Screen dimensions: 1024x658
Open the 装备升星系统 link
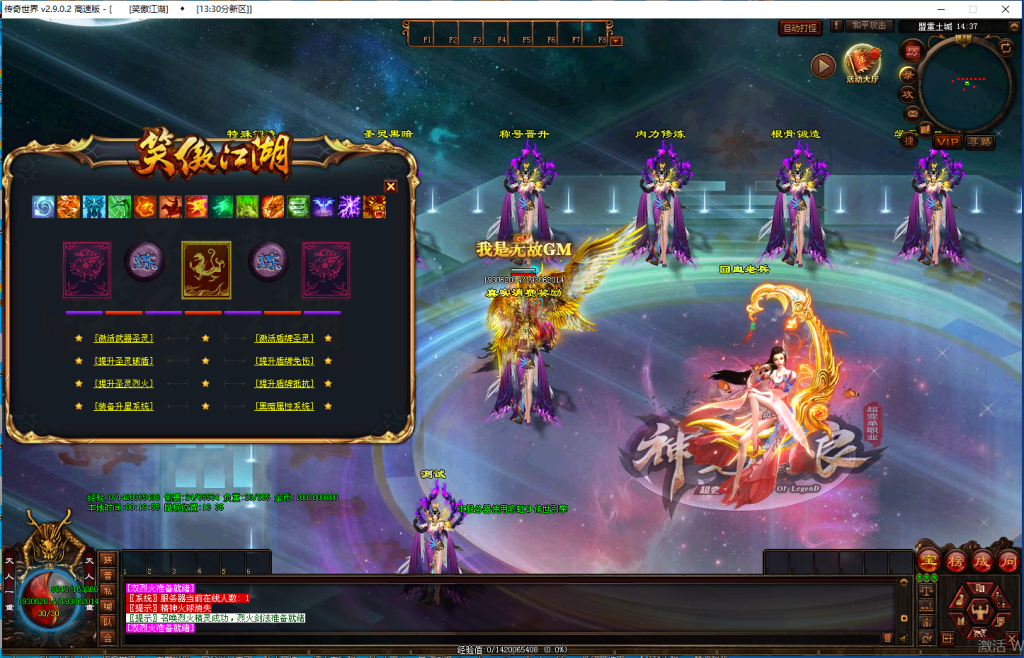pyautogui.click(x=124, y=407)
